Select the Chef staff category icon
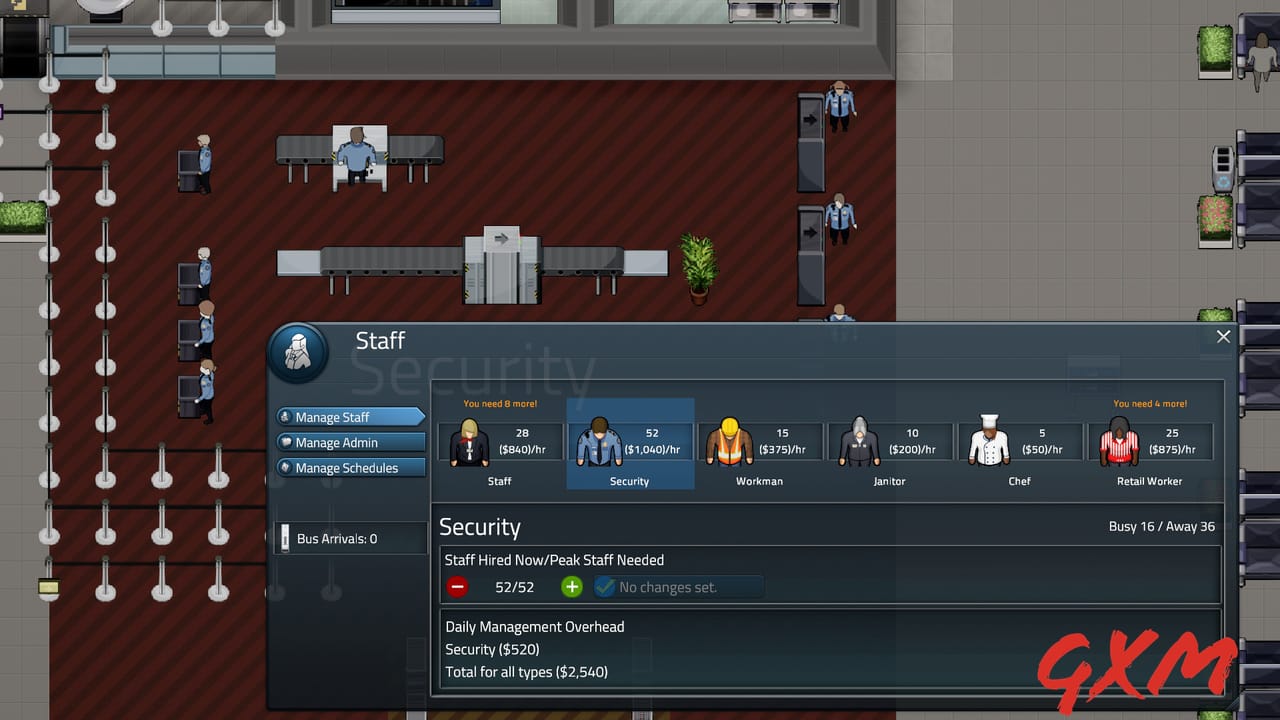Screen dimensions: 1280x720 (990, 441)
